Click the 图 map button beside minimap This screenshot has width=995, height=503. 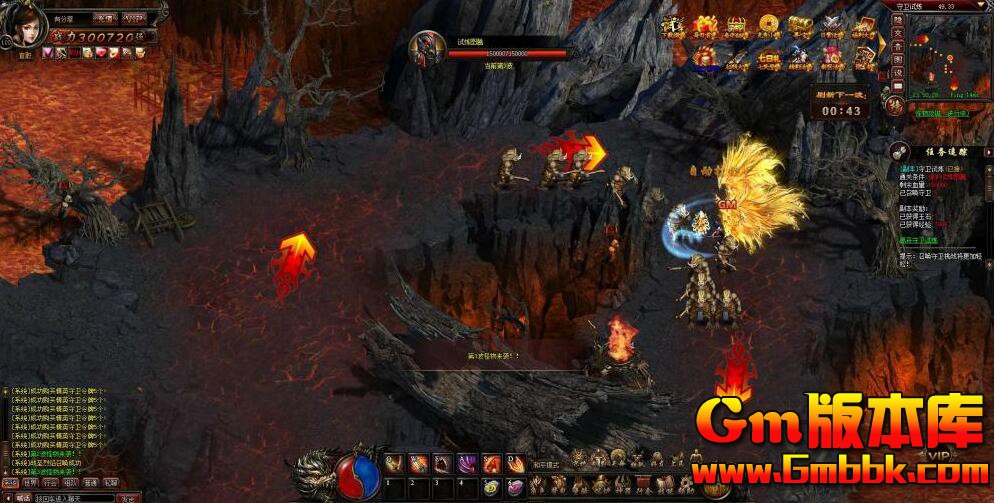(x=898, y=59)
